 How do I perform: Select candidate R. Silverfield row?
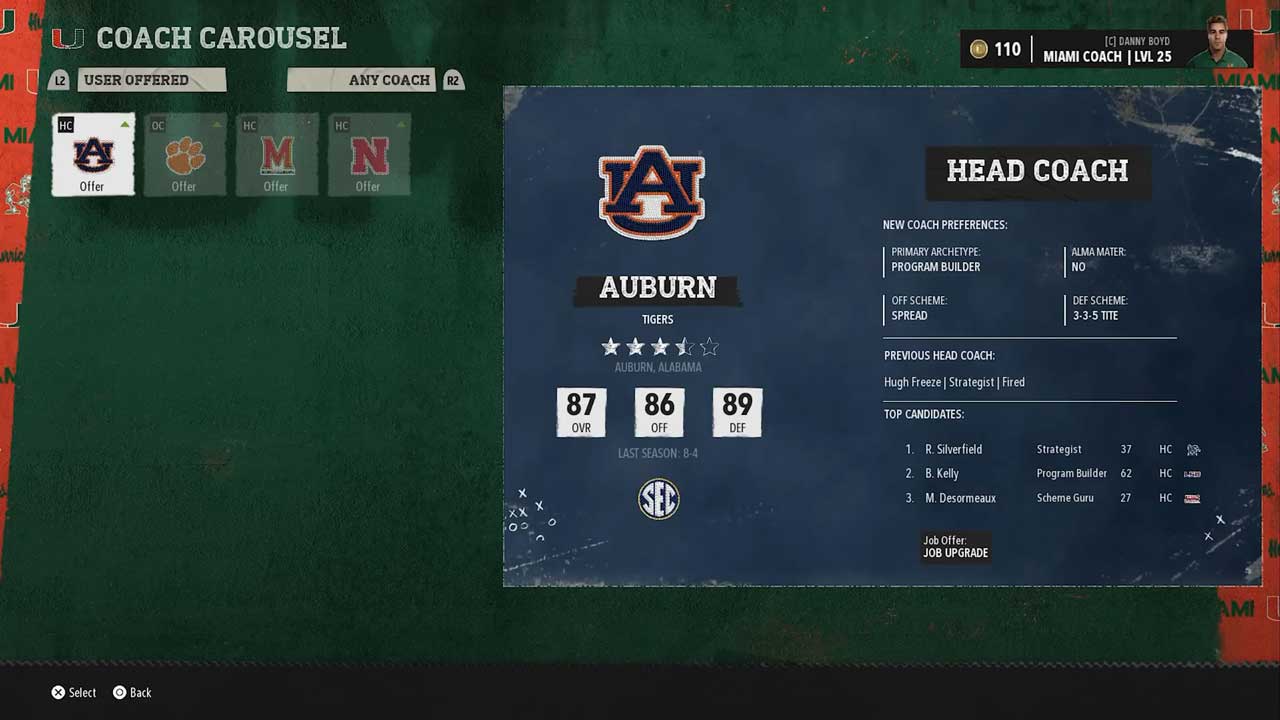(x=1050, y=450)
